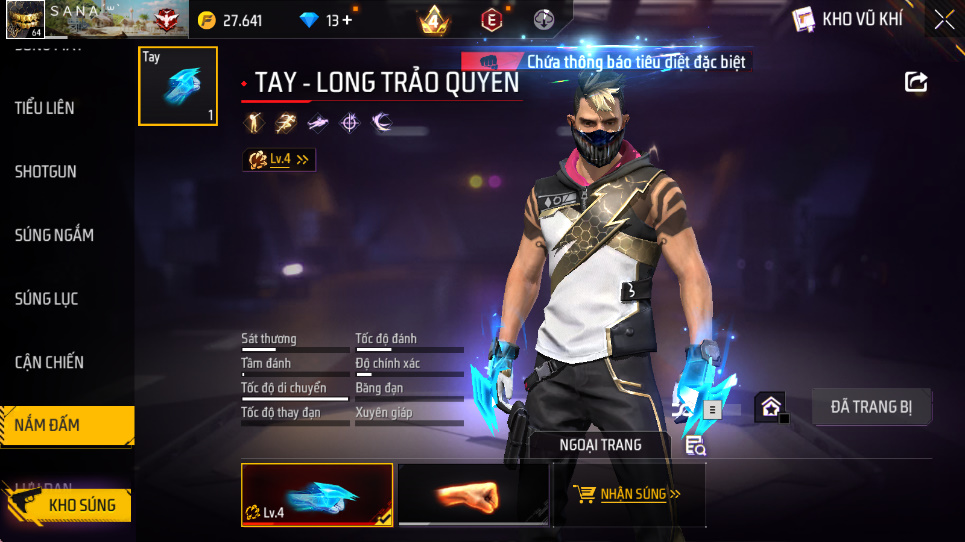965x542 pixels.
Task: Click the Đã Trang Bị equipped button
Action: coord(869,407)
